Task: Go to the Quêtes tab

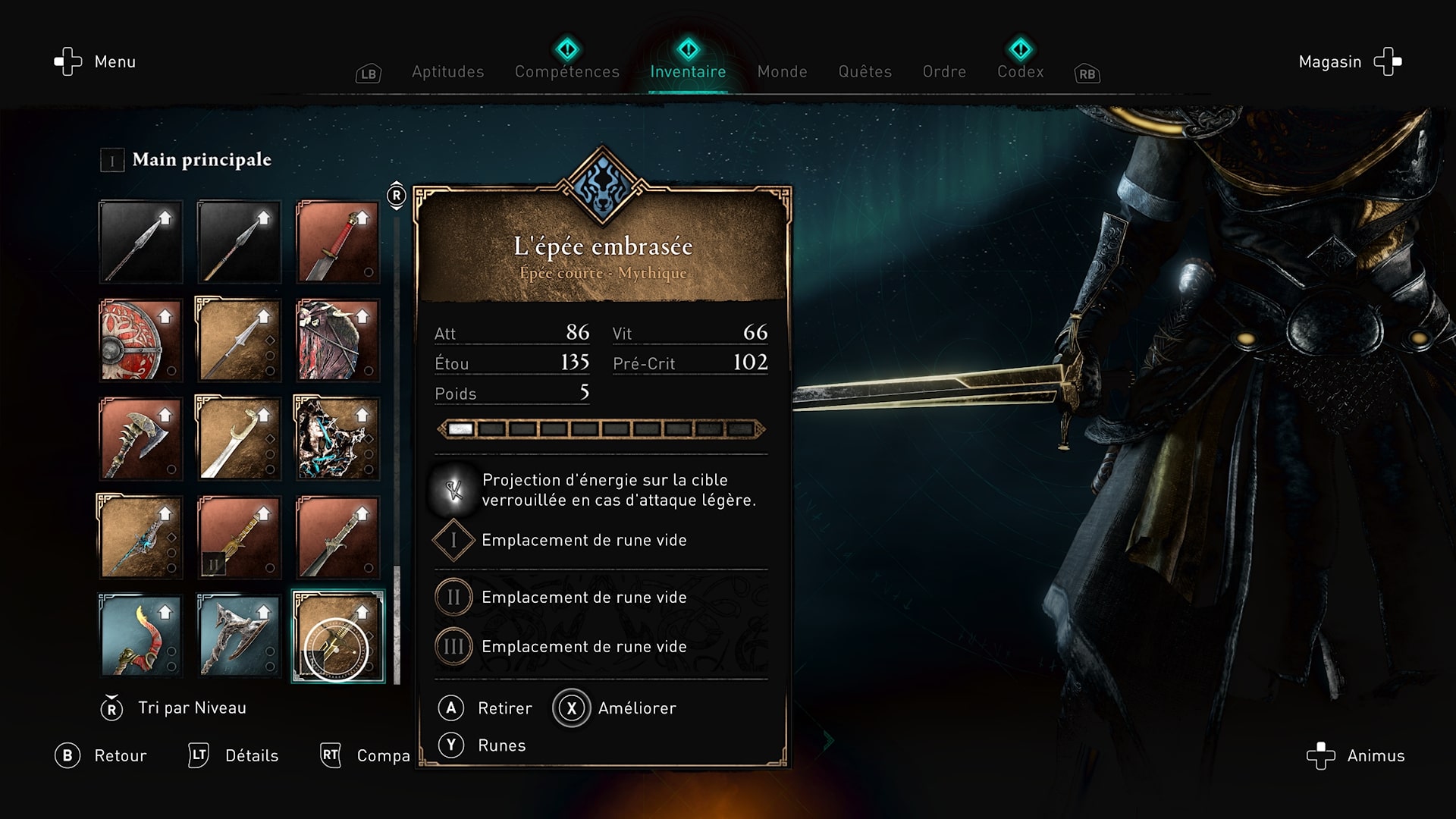Action: [864, 71]
